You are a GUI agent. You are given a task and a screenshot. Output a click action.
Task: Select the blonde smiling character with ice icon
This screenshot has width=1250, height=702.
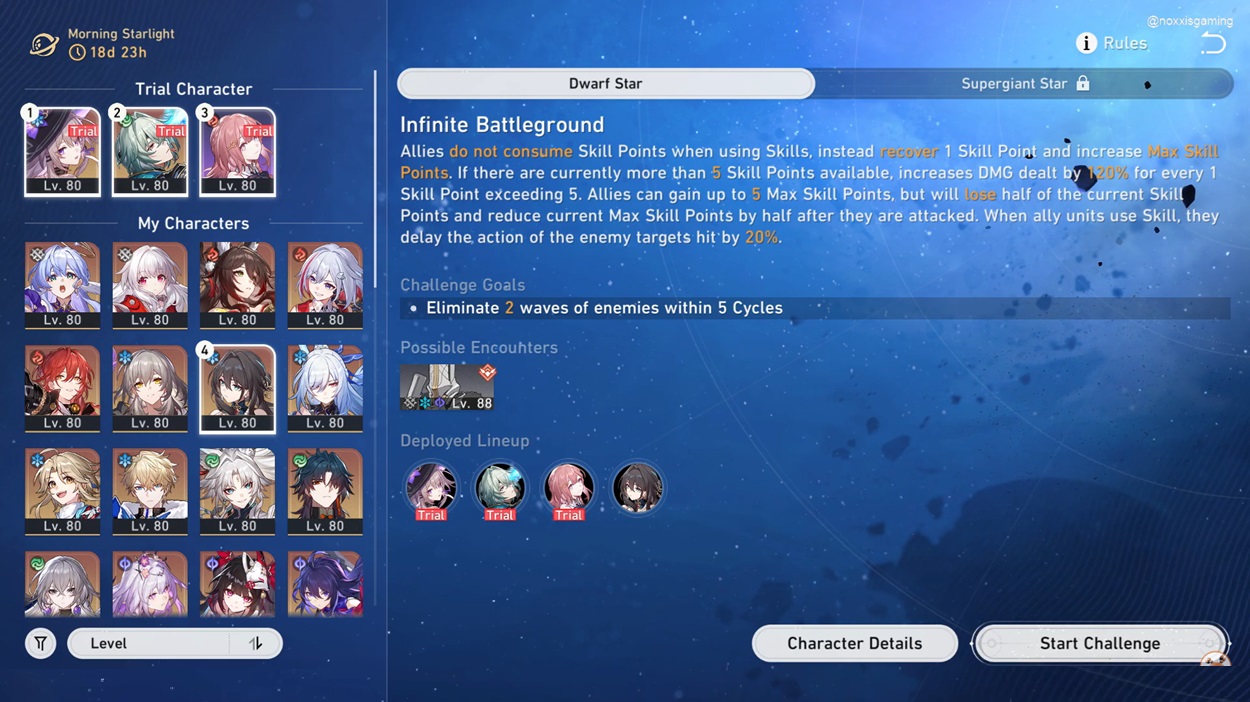[x=62, y=491]
